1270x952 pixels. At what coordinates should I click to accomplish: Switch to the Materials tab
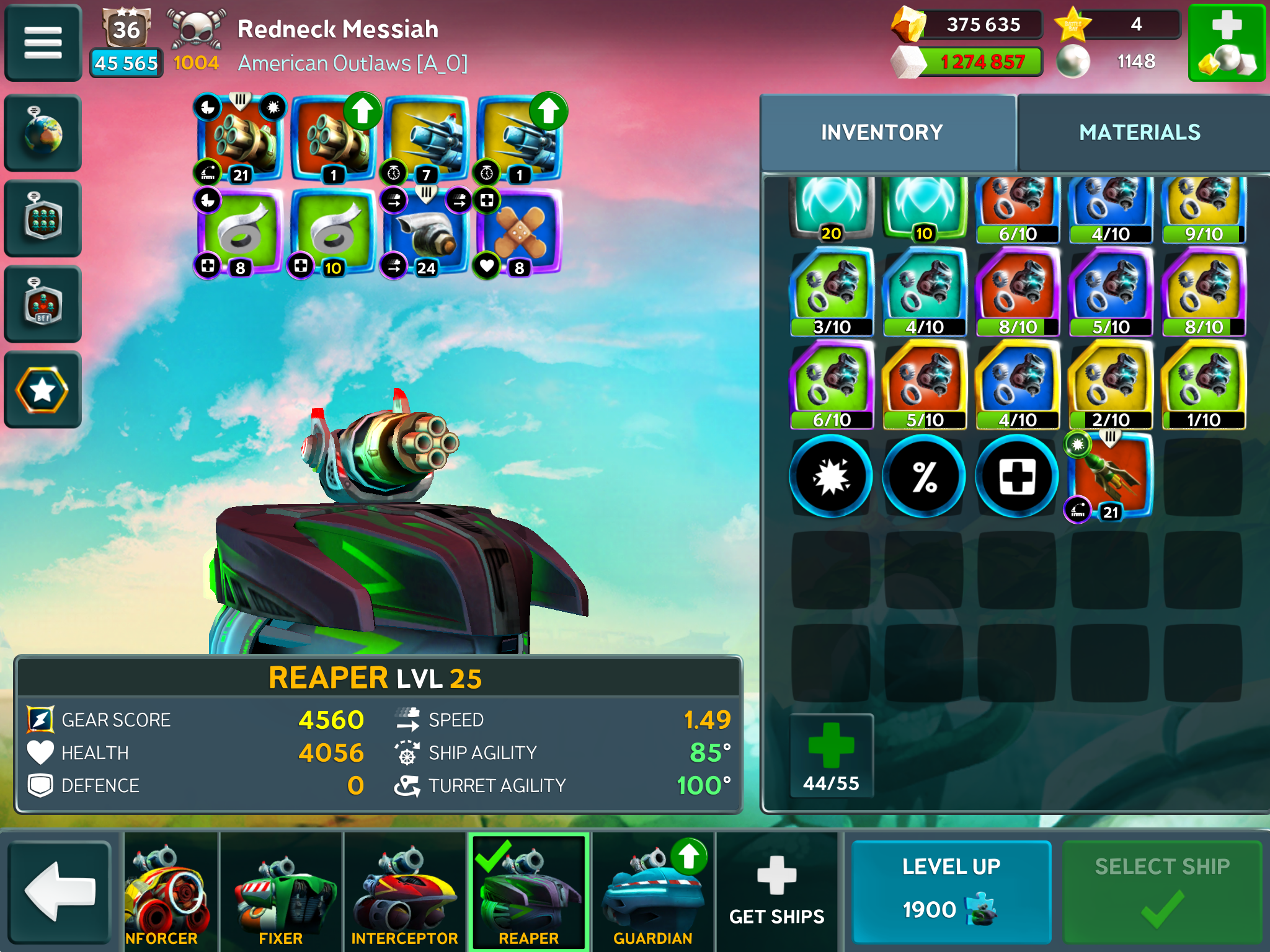tap(1139, 133)
